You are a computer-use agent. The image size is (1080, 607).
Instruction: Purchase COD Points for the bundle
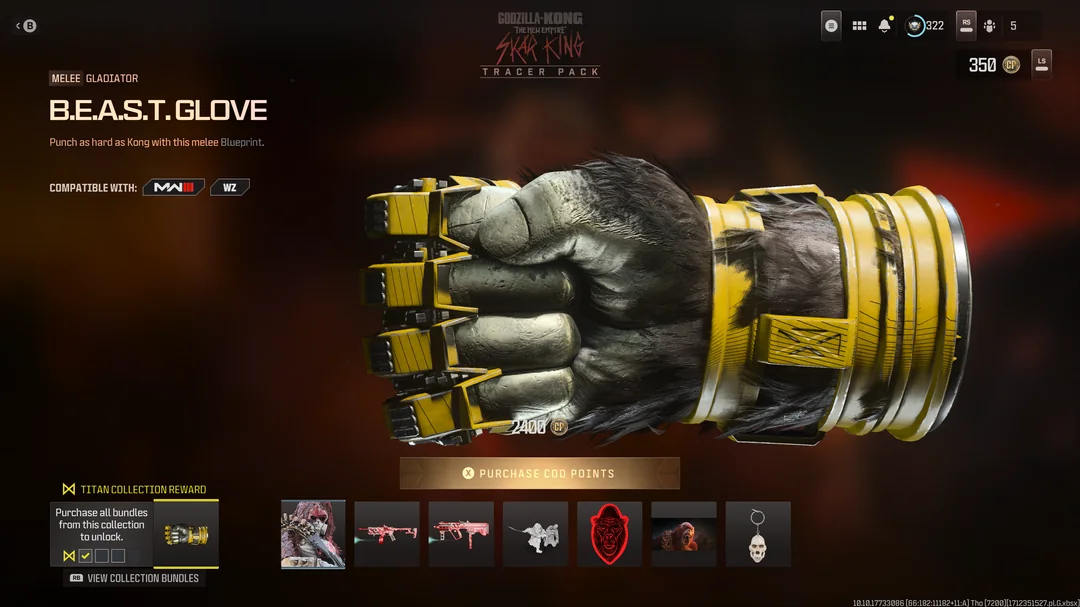point(540,473)
